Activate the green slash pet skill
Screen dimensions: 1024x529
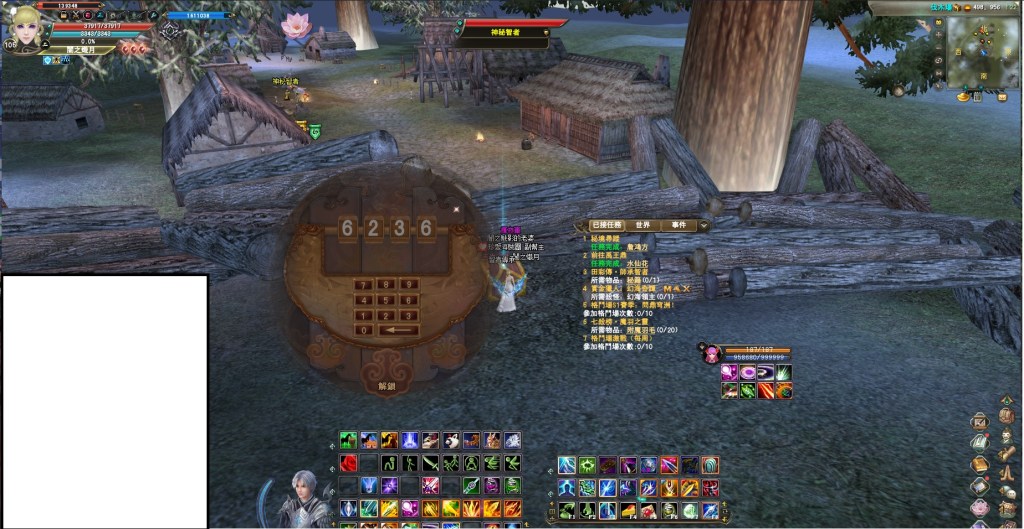pos(784,373)
